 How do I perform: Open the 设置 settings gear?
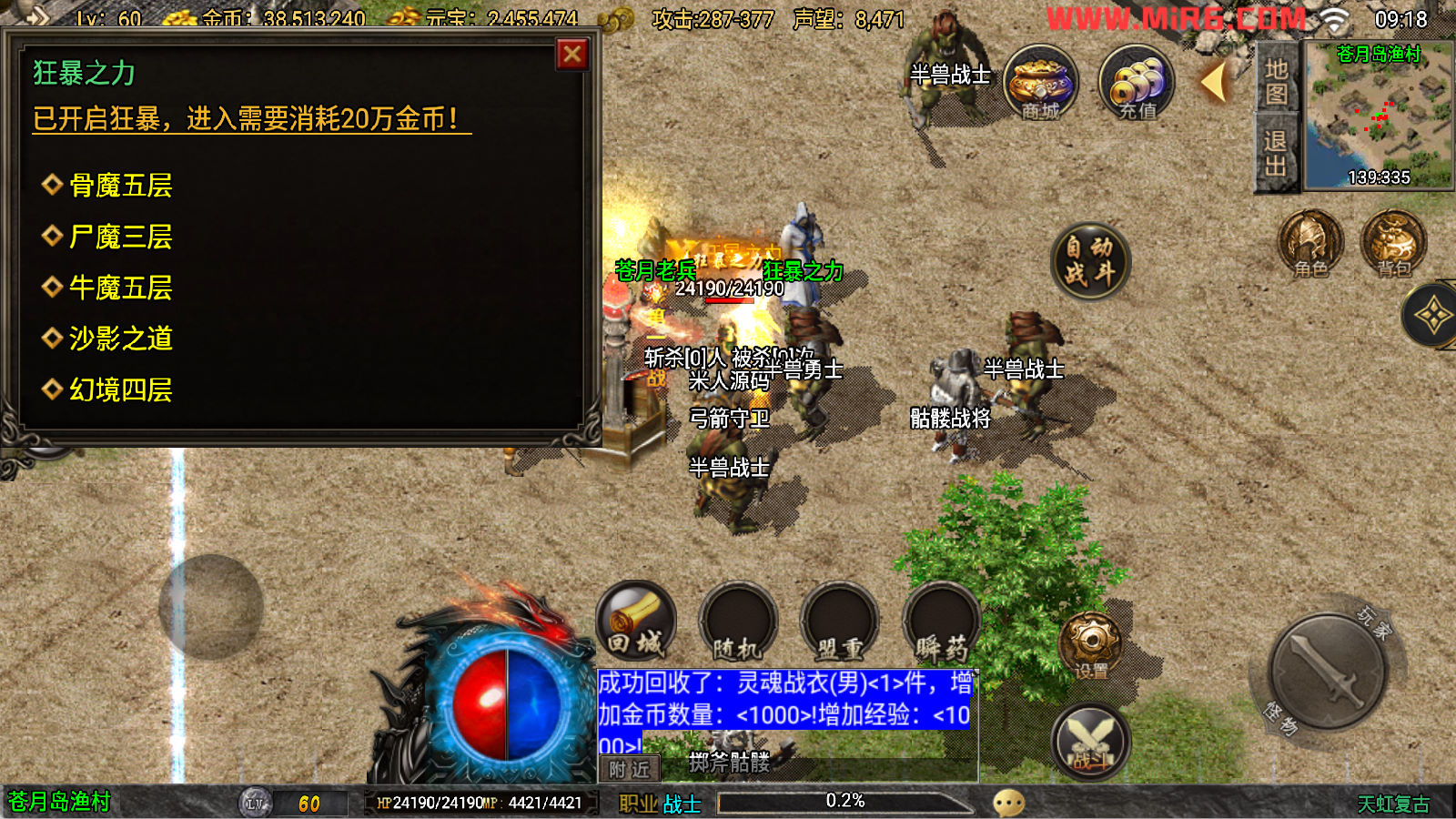pos(1090,646)
